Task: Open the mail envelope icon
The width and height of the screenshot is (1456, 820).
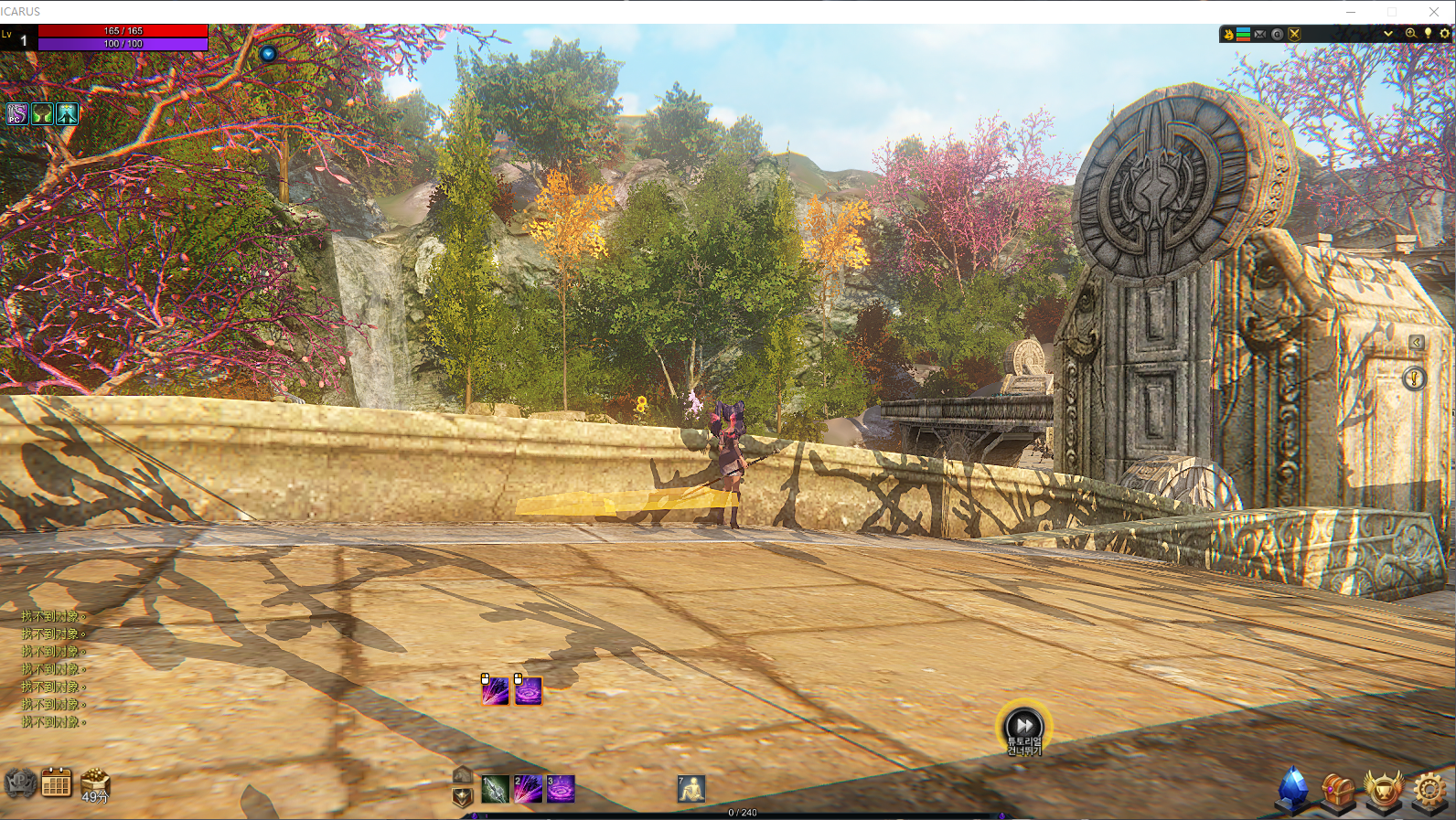Action: coord(1260,34)
